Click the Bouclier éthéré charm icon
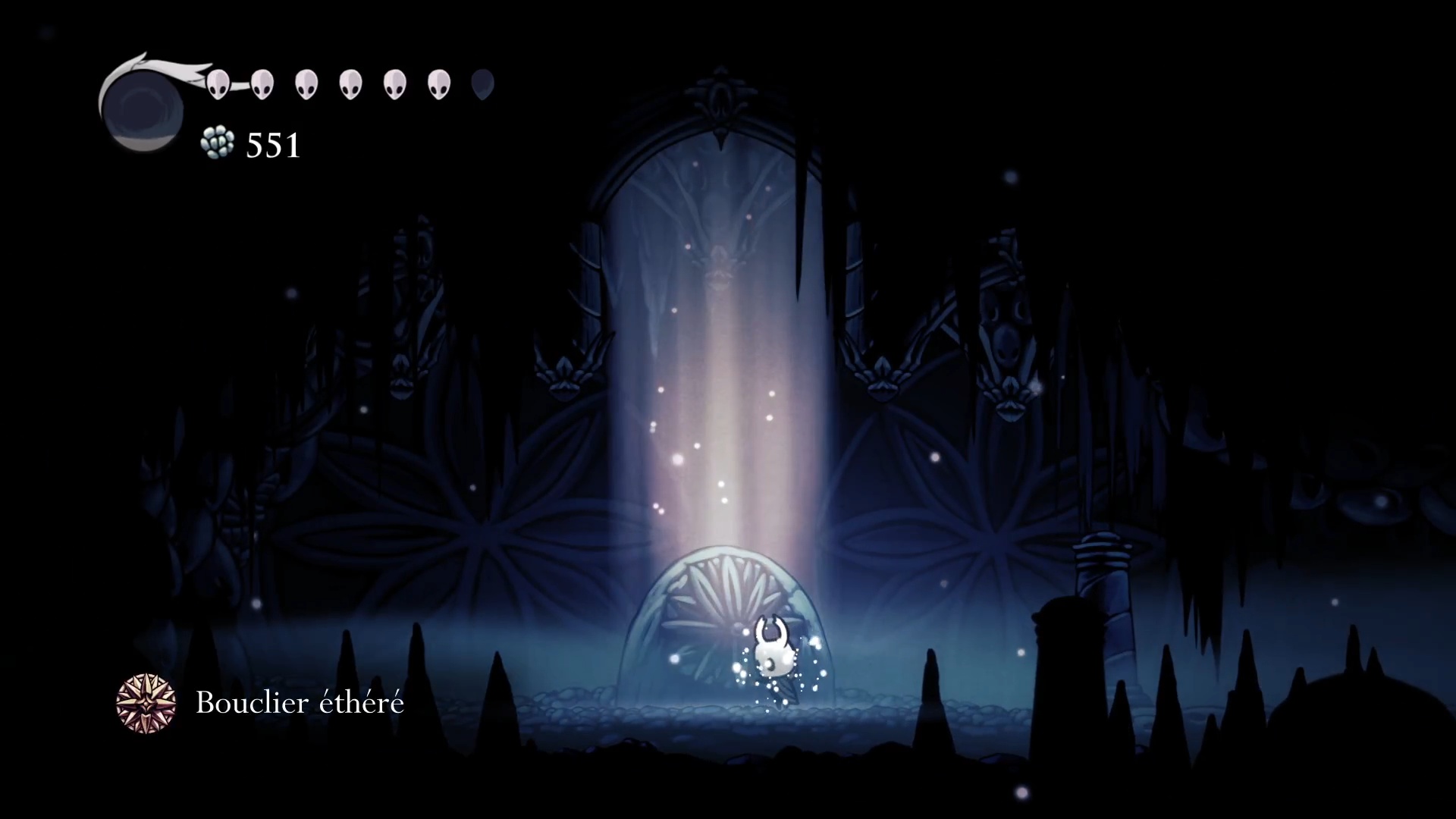This screenshot has height=819, width=1456. tap(146, 703)
